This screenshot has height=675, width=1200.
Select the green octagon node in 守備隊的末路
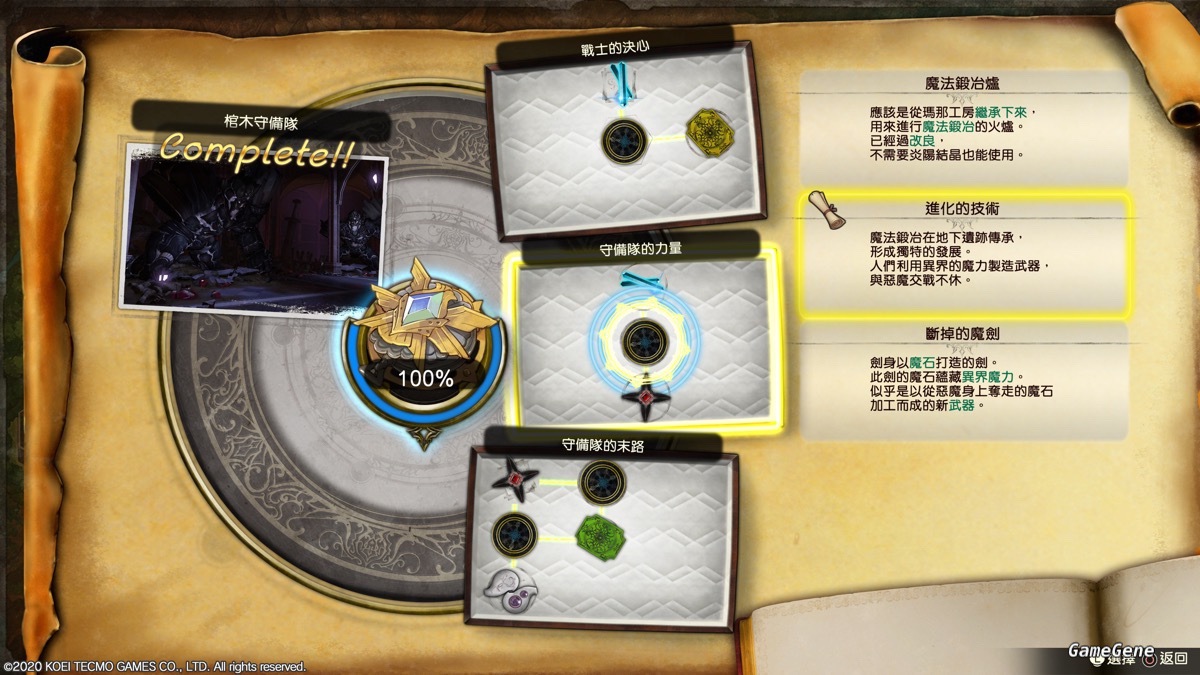pos(602,536)
